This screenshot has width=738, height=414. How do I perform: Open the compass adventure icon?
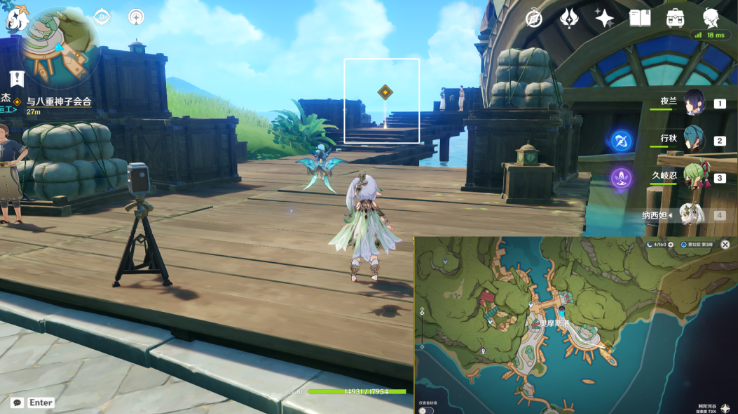(x=534, y=18)
